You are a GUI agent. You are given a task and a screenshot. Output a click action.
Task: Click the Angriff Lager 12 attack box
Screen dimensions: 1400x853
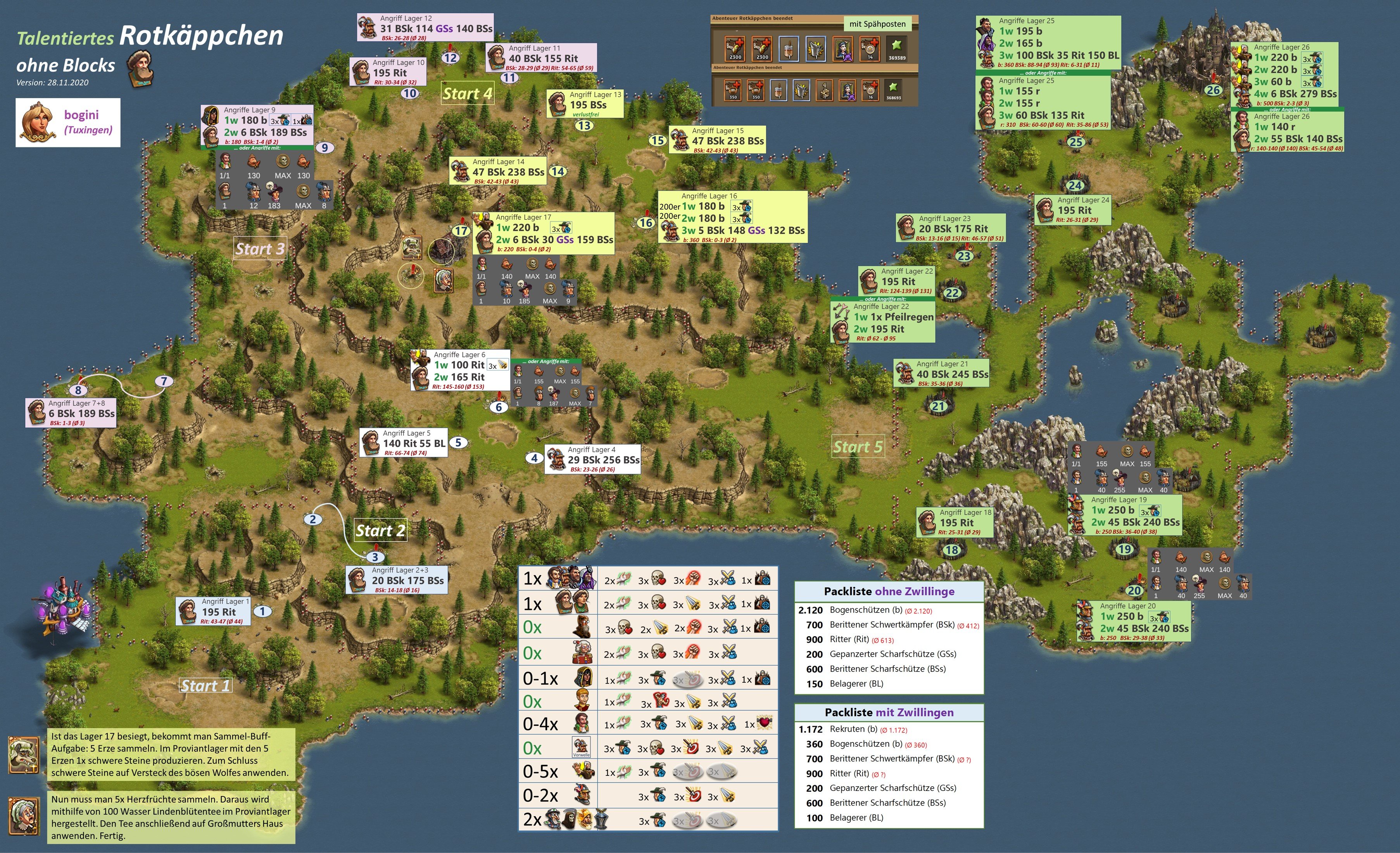(x=425, y=27)
